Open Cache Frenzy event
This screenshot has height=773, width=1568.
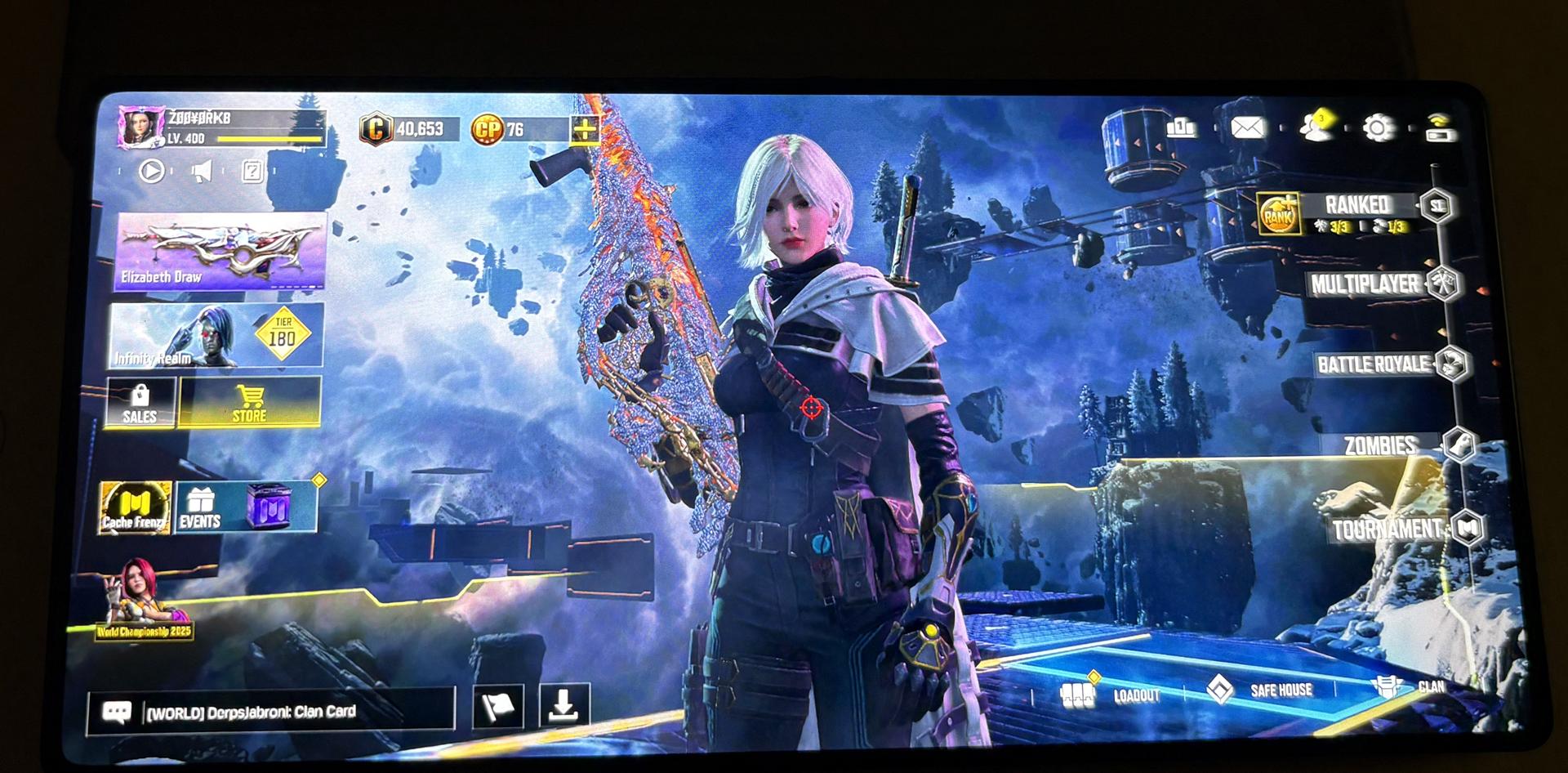[135, 507]
